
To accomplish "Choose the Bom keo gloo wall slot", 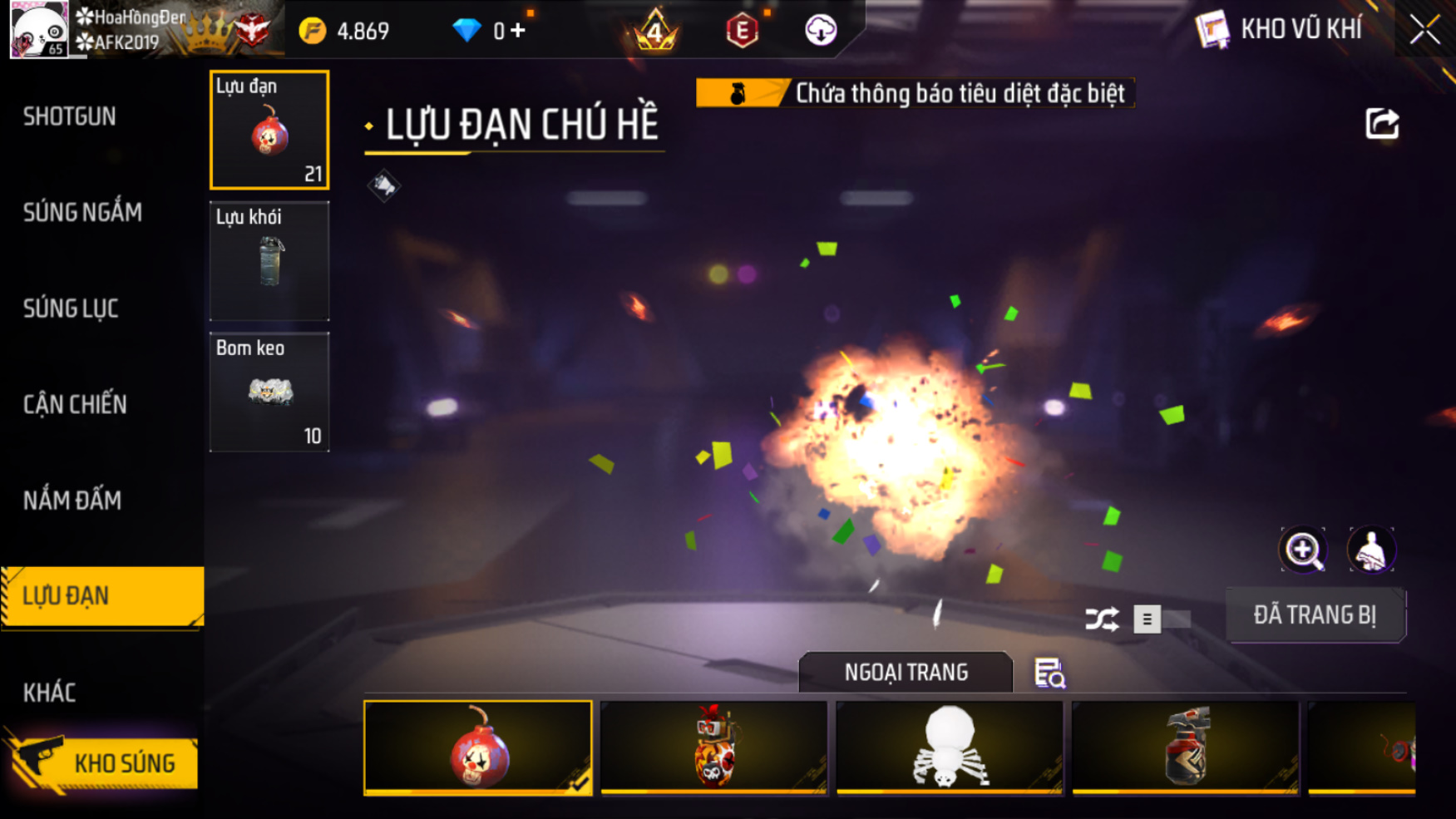I will tap(269, 392).
